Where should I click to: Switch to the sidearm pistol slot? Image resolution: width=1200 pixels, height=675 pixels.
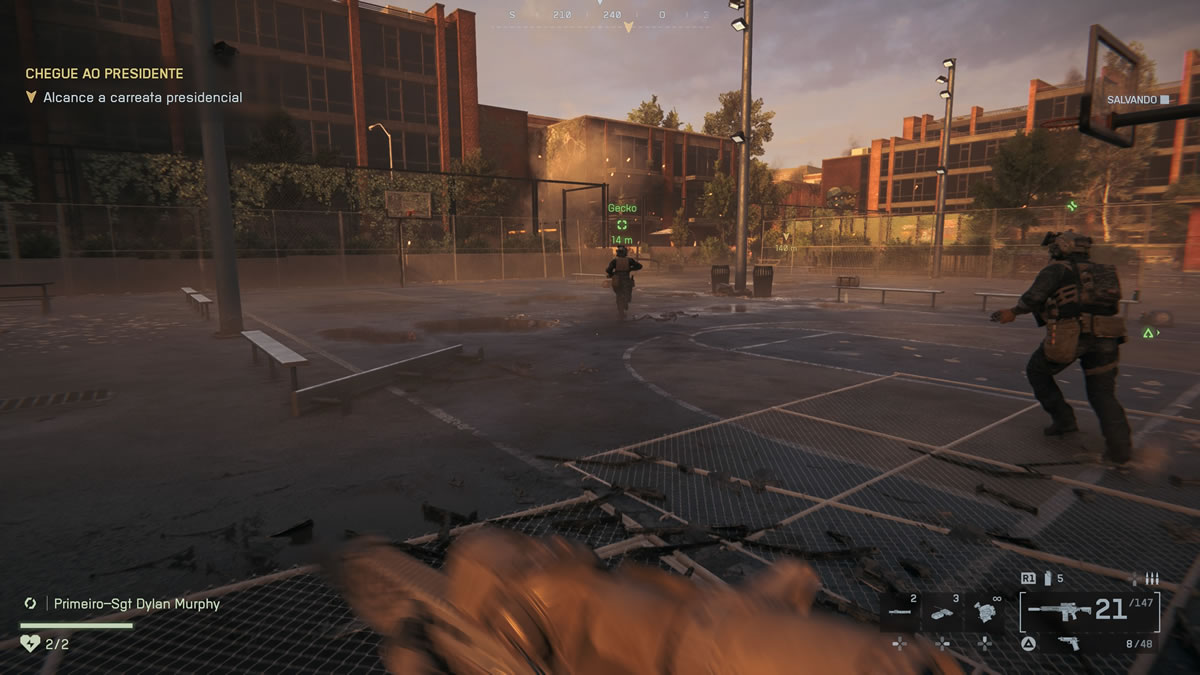(x=1068, y=643)
